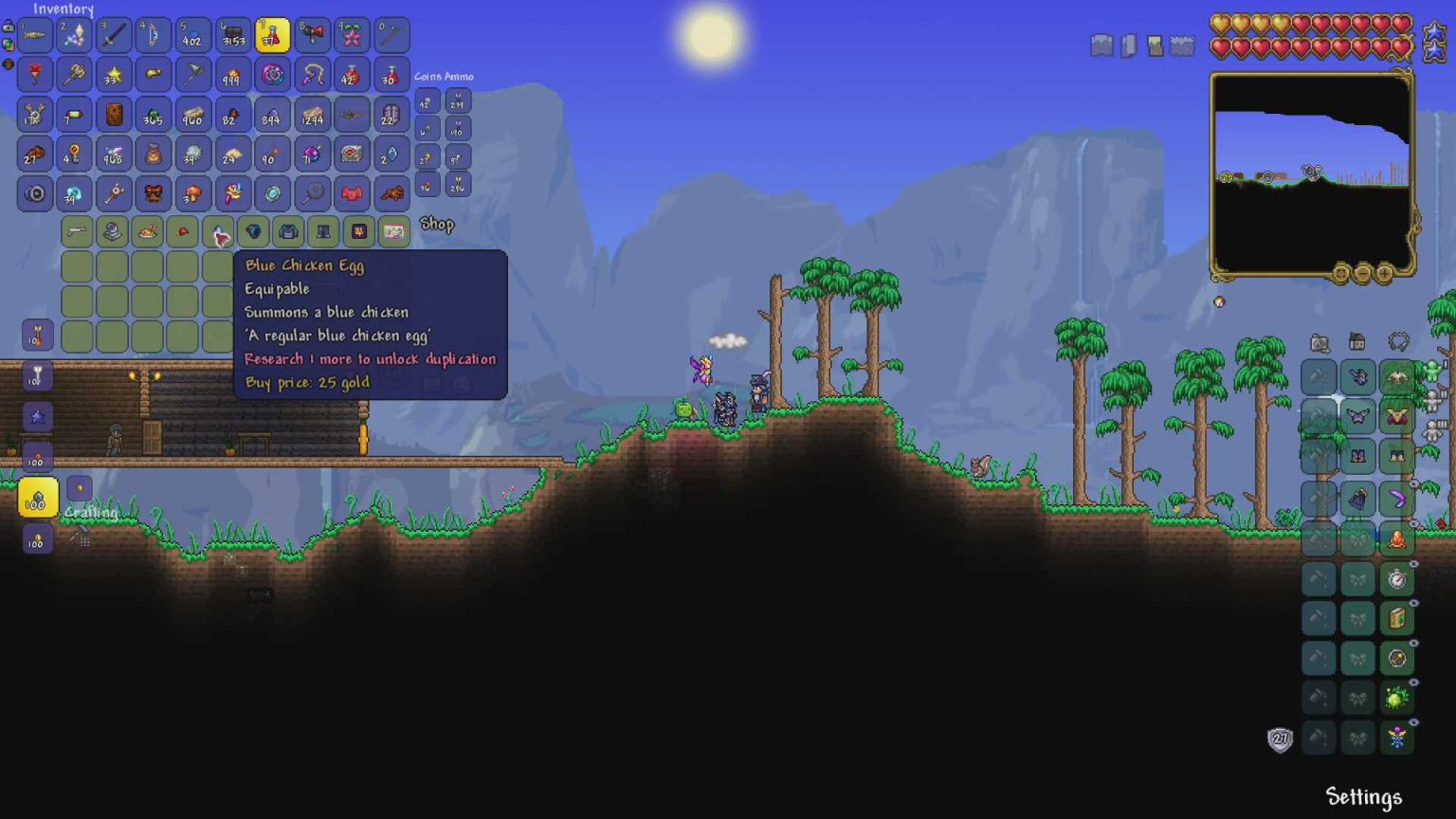Screen dimensions: 1456x819
Task: Select the fairy pet summon item slot
Action: click(x=1396, y=737)
